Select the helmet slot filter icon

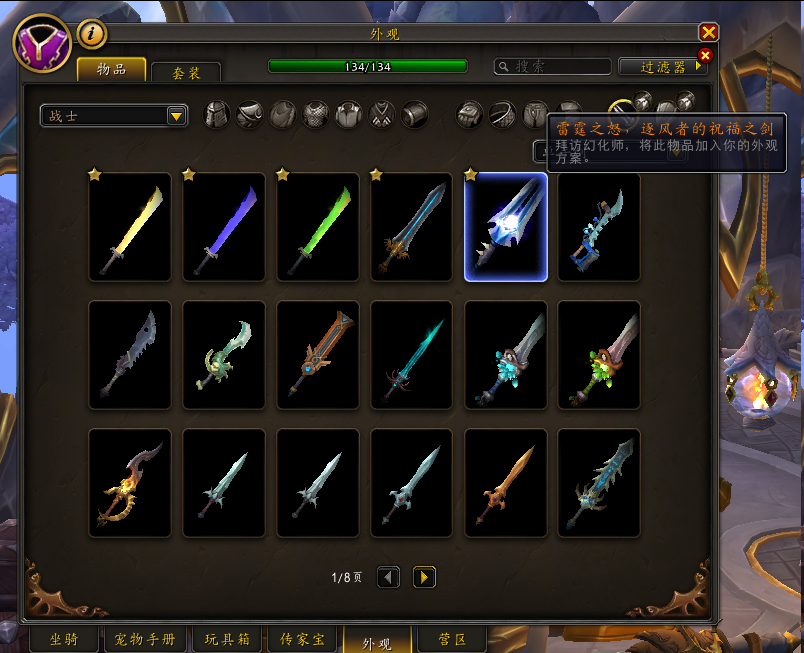[217, 115]
